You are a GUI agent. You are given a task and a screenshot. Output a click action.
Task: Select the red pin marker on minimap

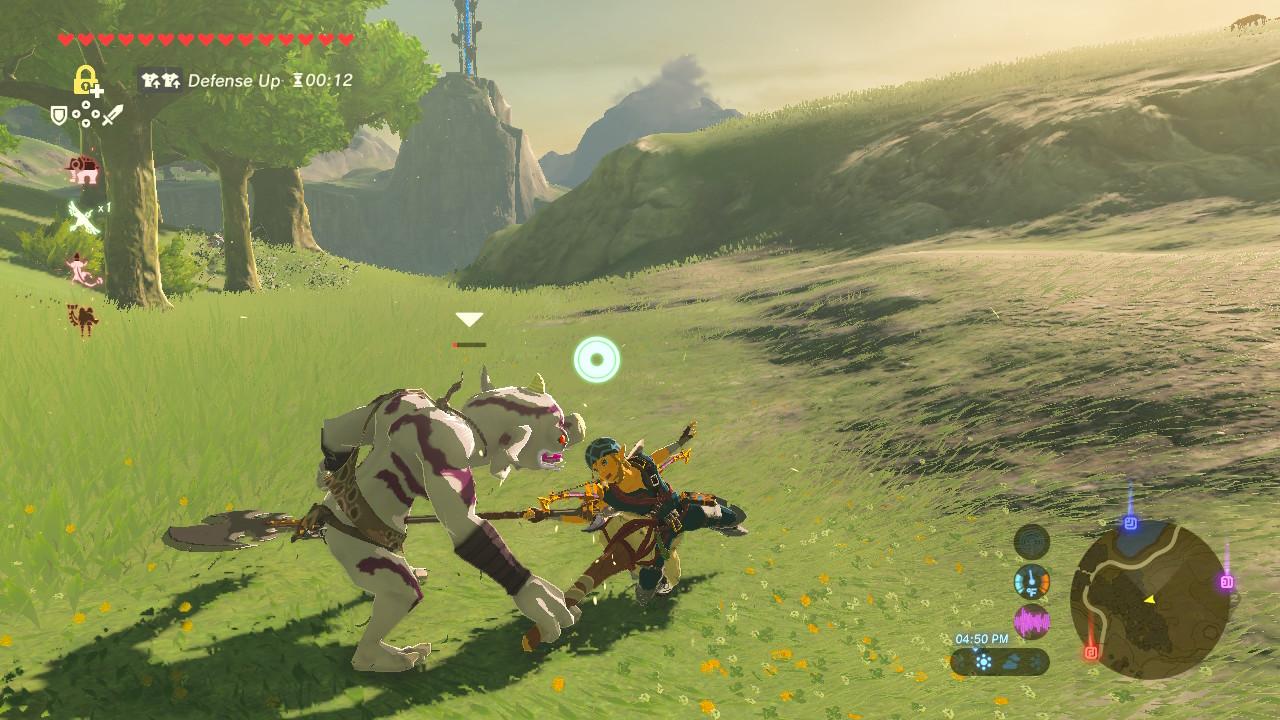pyautogui.click(x=1090, y=653)
